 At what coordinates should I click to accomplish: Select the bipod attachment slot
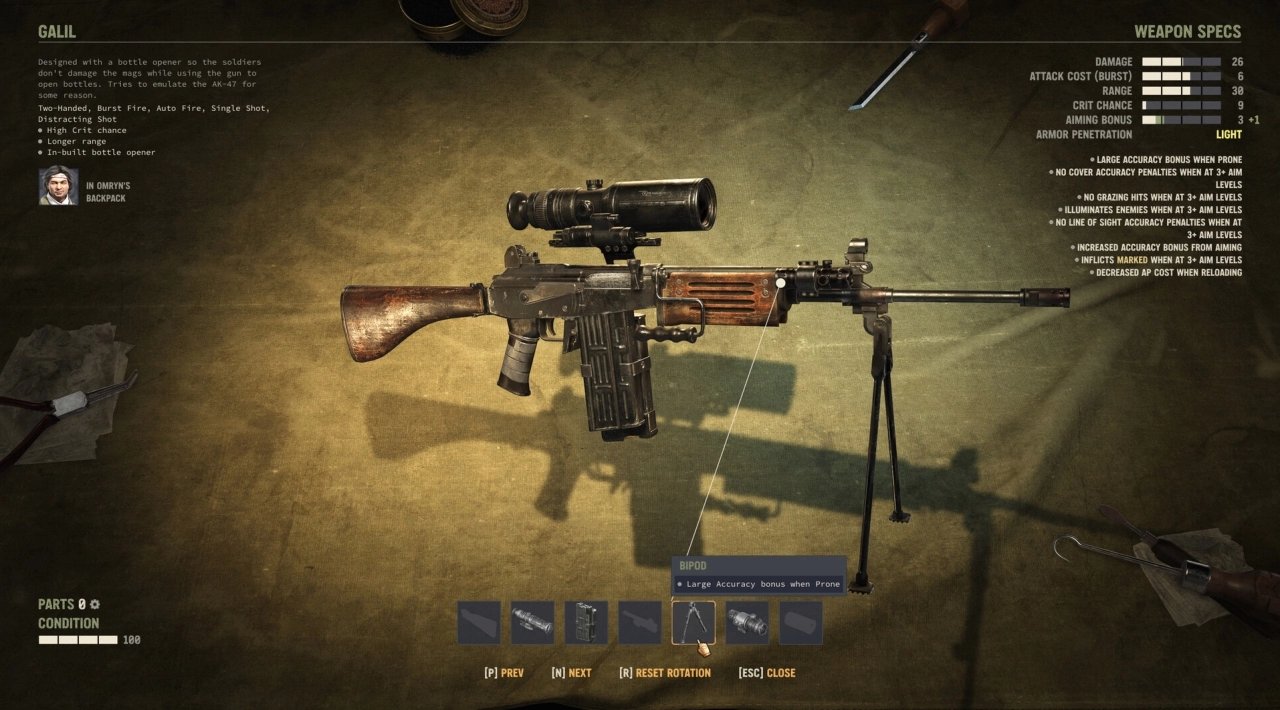[x=693, y=622]
